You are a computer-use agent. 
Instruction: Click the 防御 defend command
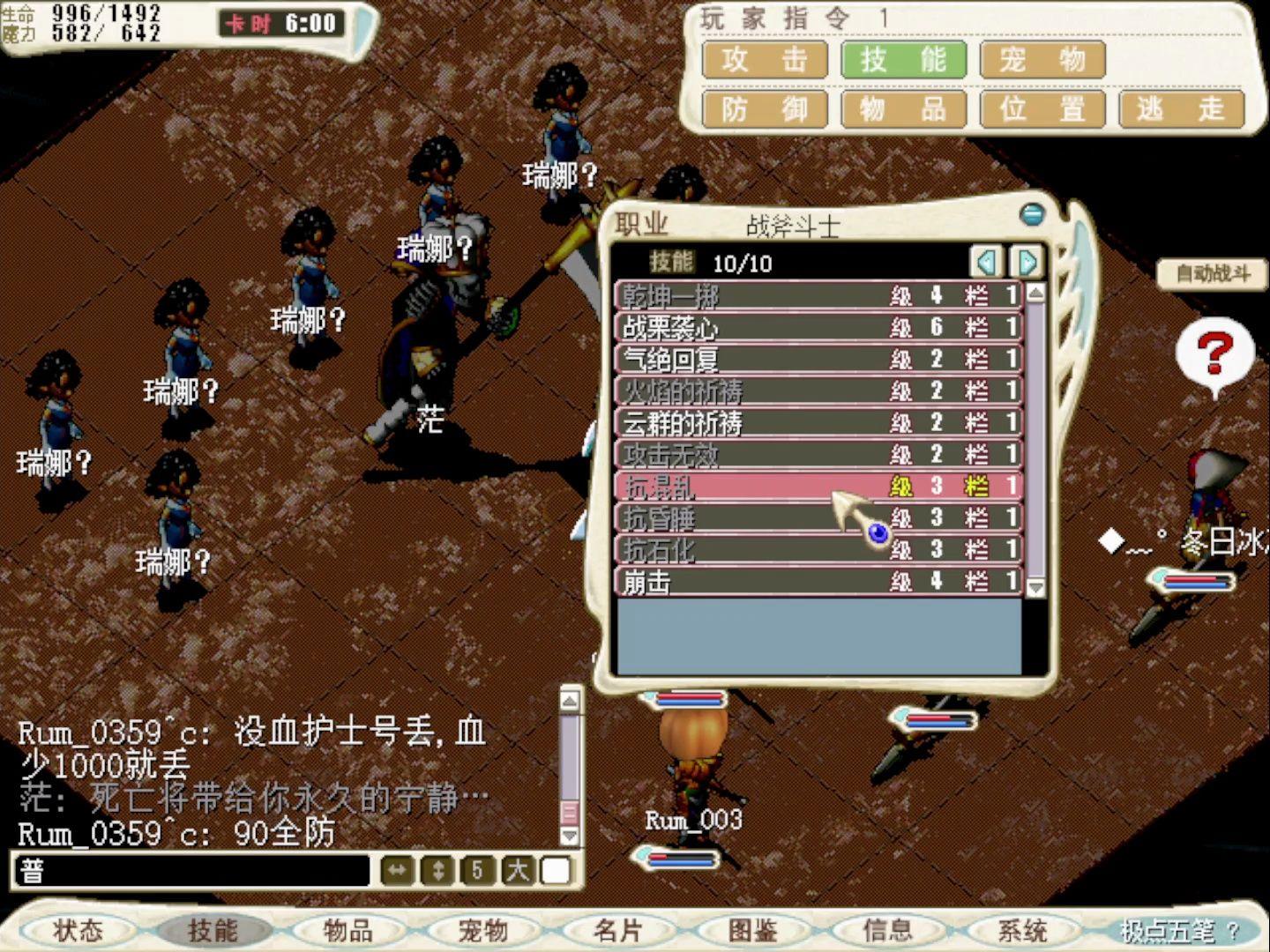click(x=762, y=108)
